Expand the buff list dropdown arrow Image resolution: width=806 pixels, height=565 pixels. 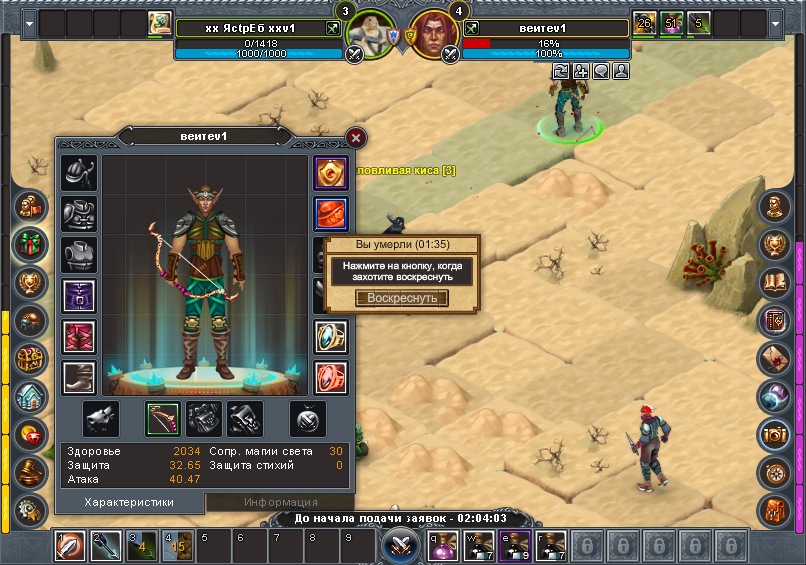(x=28, y=23)
